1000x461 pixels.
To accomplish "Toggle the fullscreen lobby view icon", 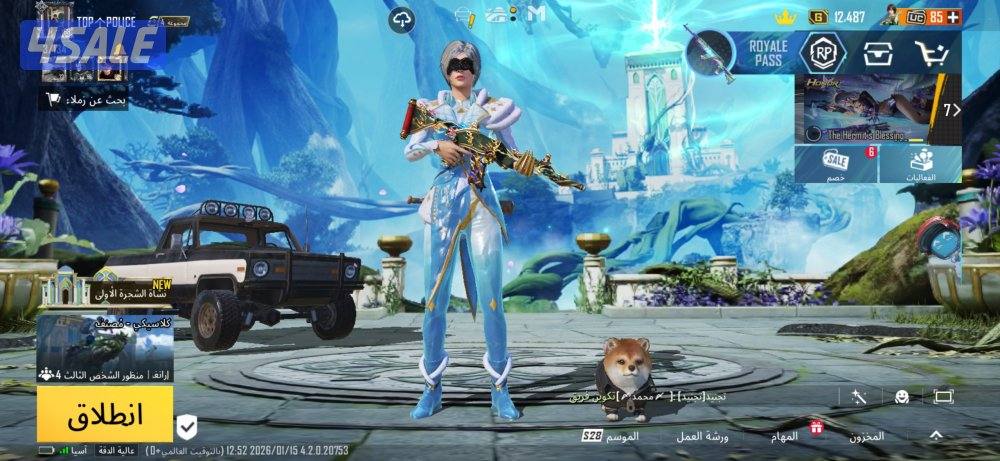I will pyautogui.click(x=943, y=397).
